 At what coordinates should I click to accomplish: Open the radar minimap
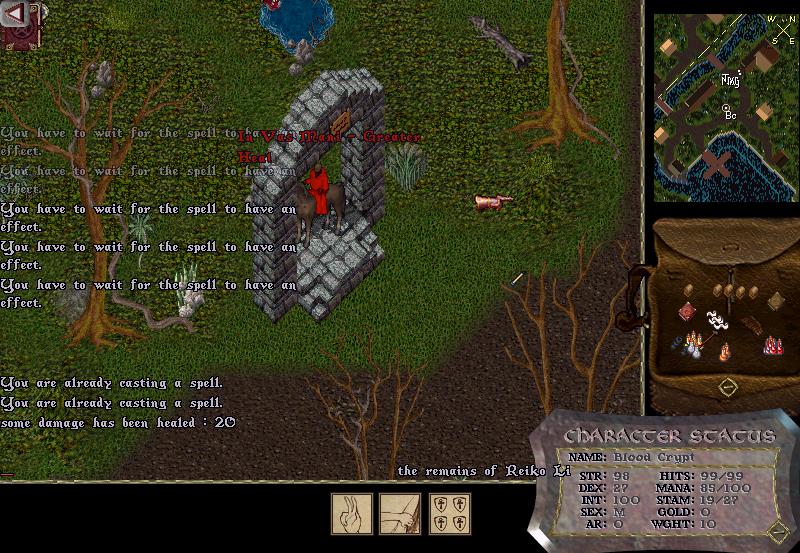pyautogui.click(x=725, y=106)
